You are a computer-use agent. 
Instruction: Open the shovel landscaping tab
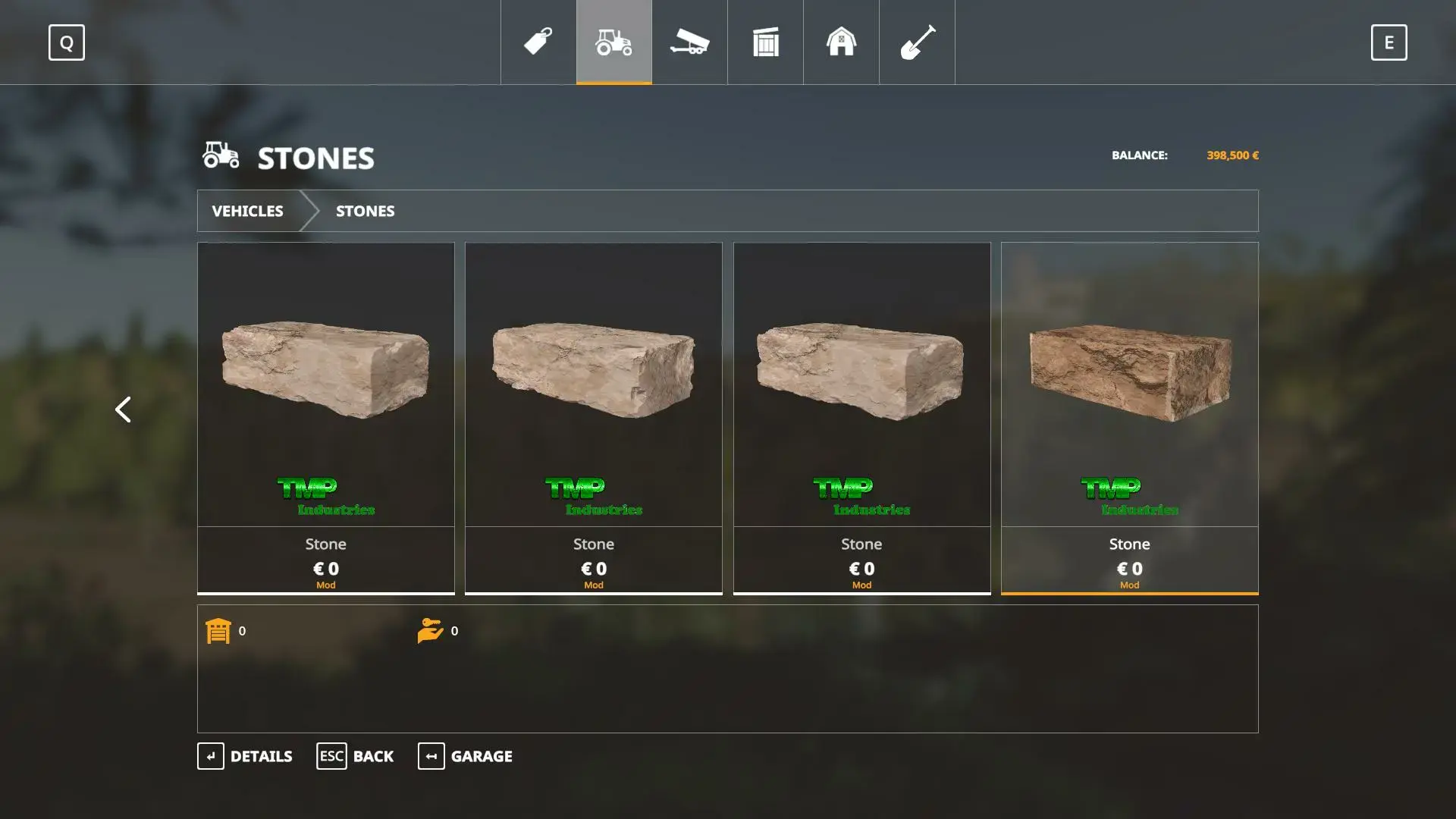coord(917,42)
